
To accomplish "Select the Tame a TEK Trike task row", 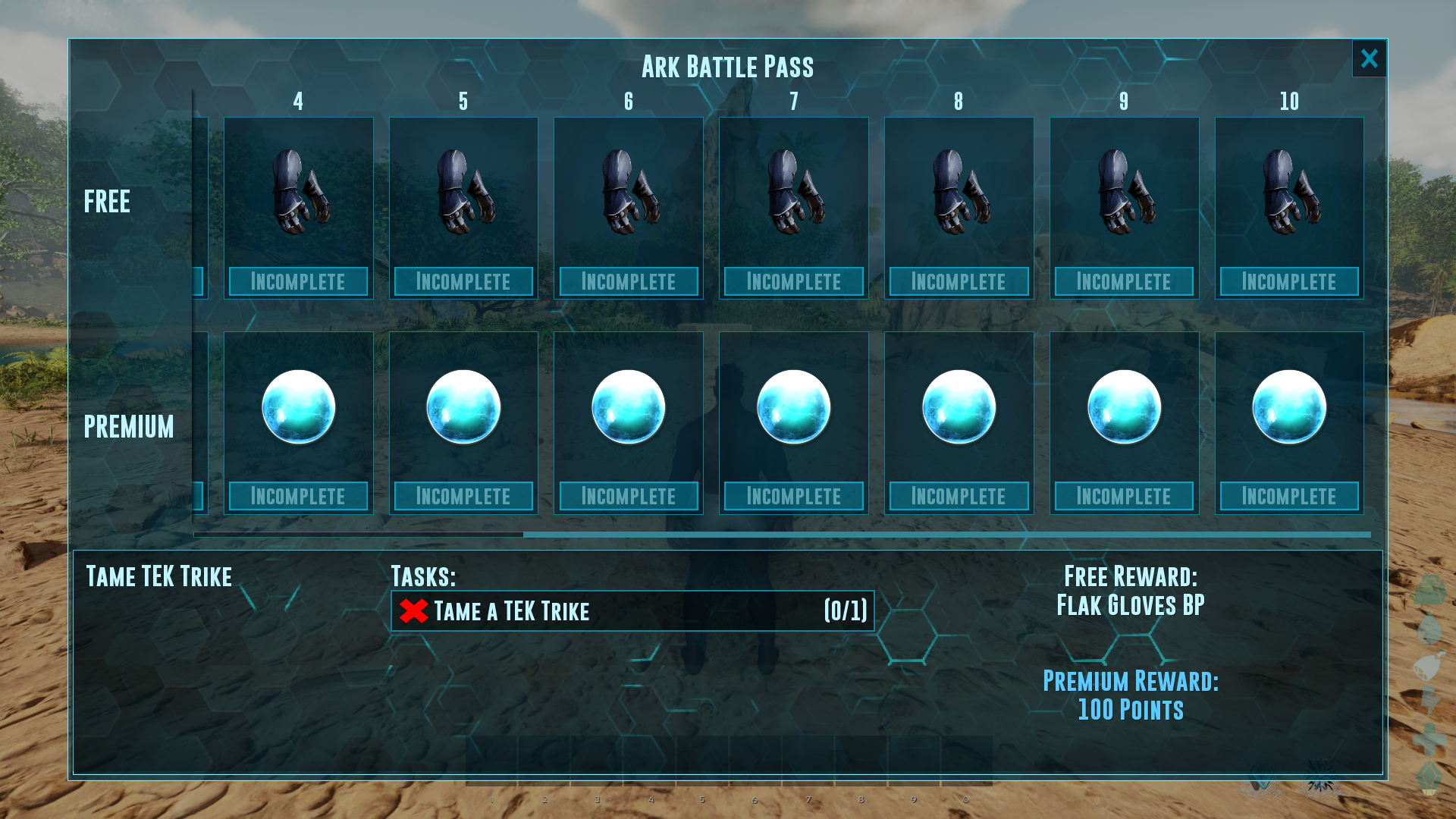I will [632, 611].
